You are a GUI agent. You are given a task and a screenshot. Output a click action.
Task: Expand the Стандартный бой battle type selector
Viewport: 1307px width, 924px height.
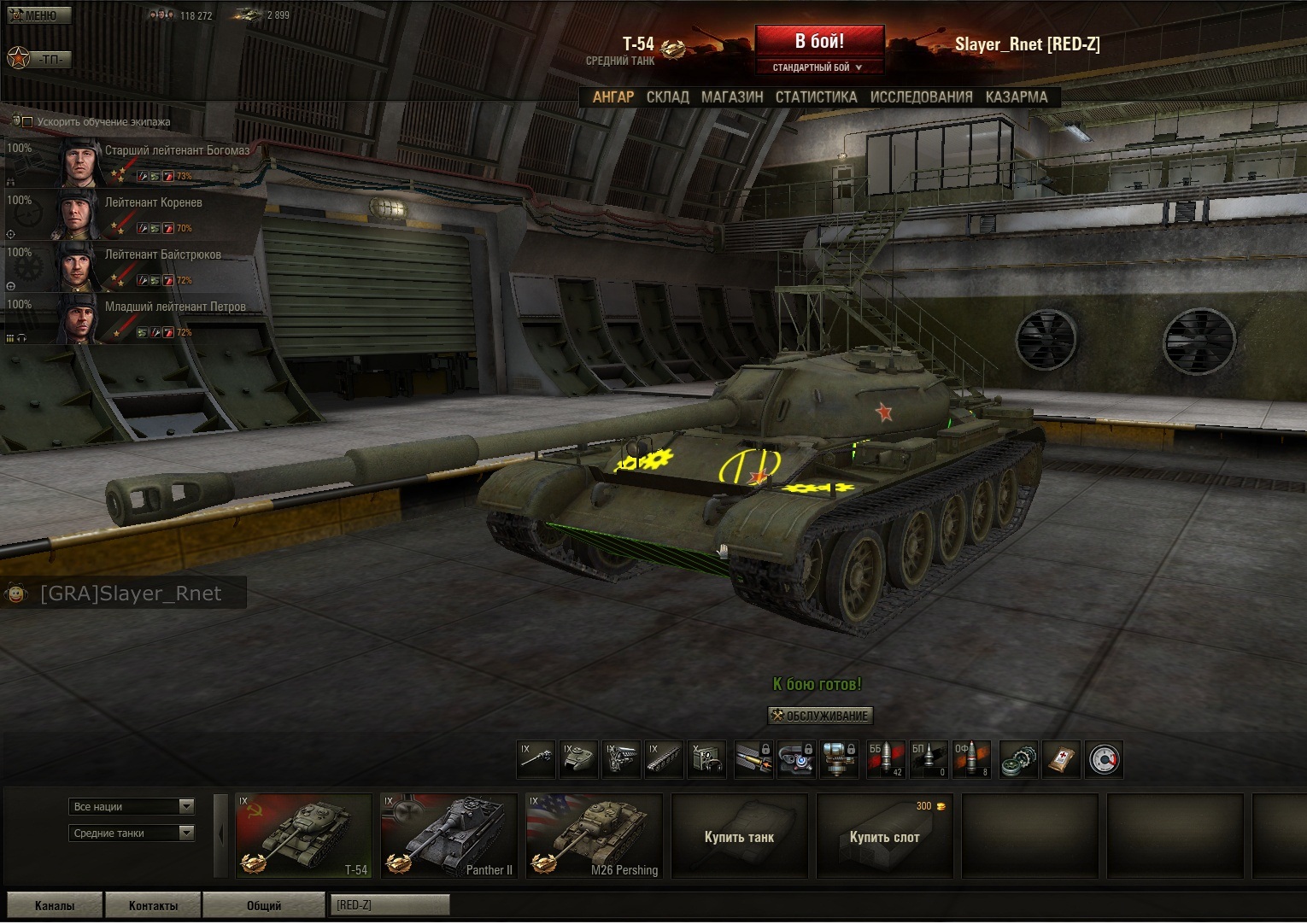pyautogui.click(x=818, y=67)
